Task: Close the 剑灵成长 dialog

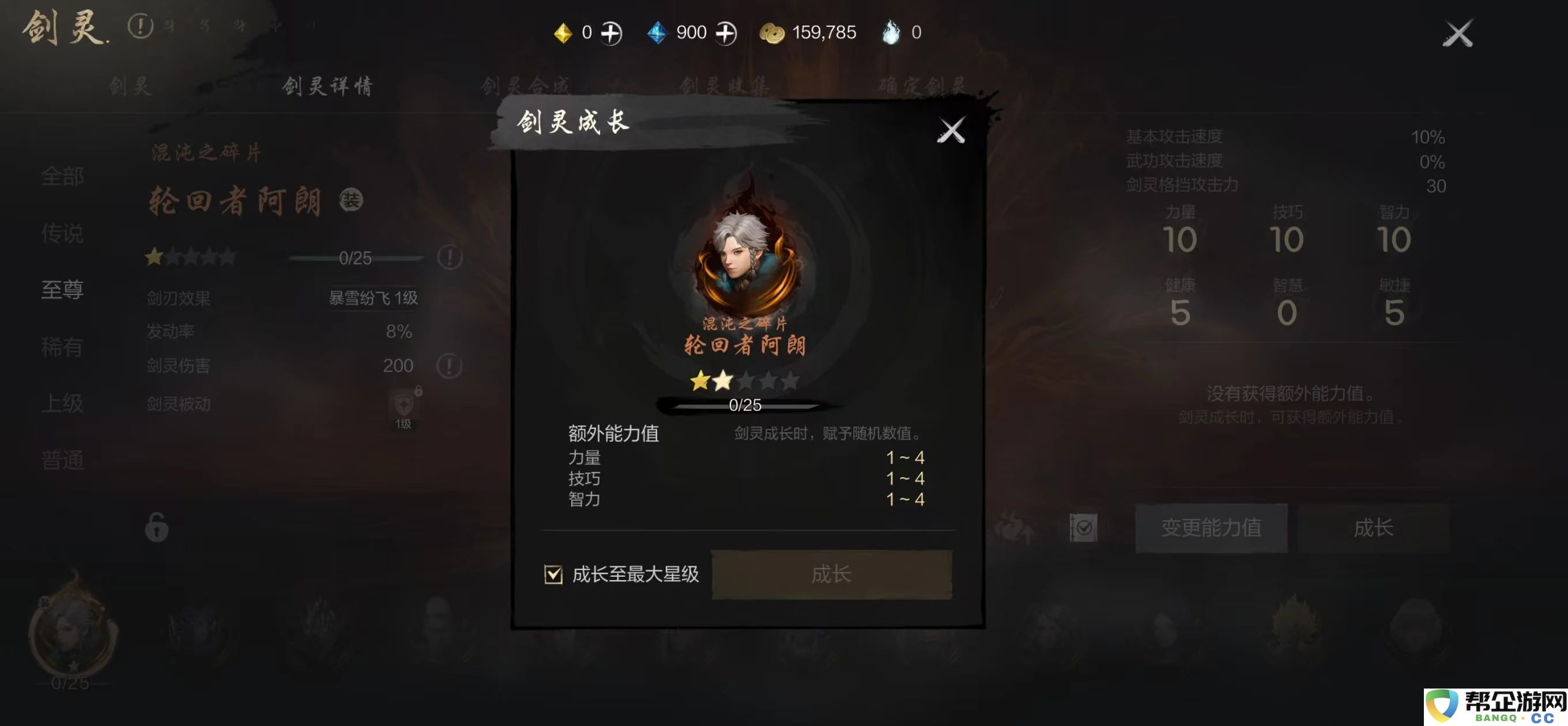Action: pyautogui.click(x=952, y=129)
